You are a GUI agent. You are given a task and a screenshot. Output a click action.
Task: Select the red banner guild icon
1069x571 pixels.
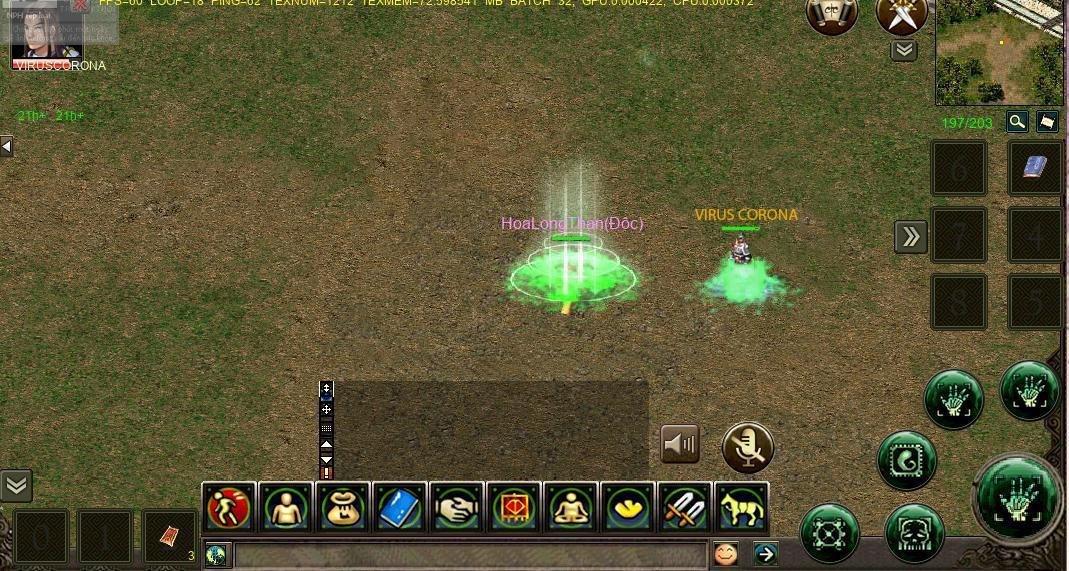(514, 508)
